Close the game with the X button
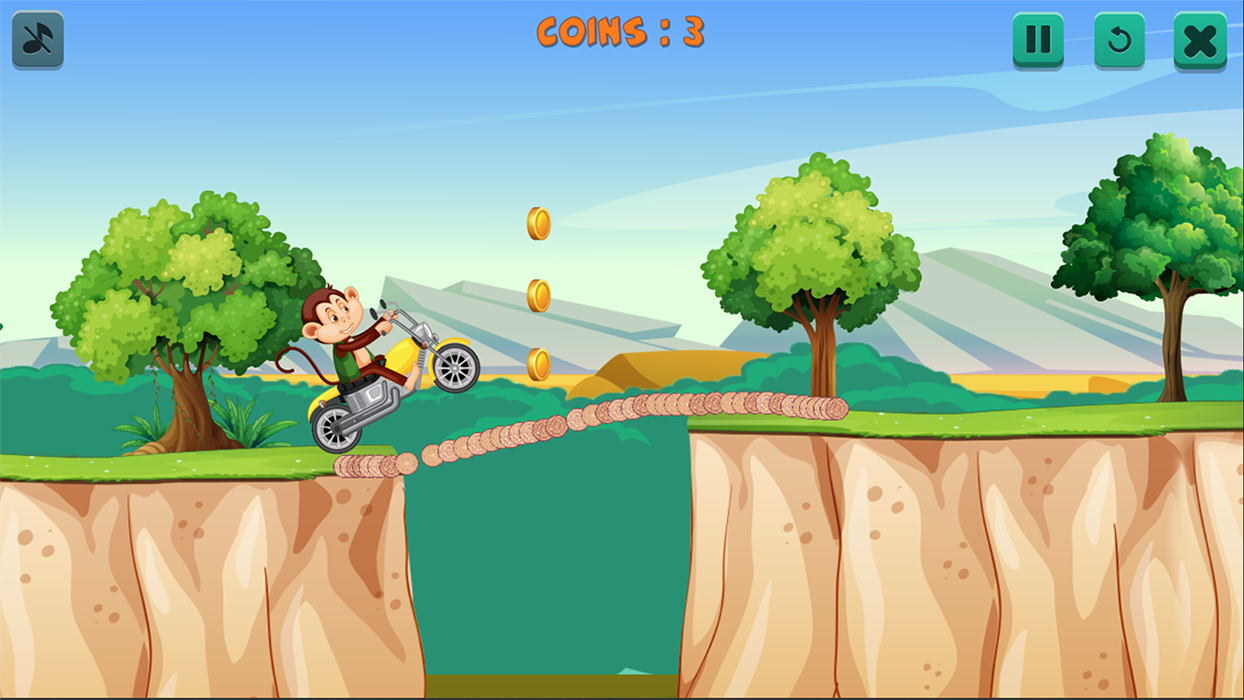1244x700 pixels. point(1199,40)
